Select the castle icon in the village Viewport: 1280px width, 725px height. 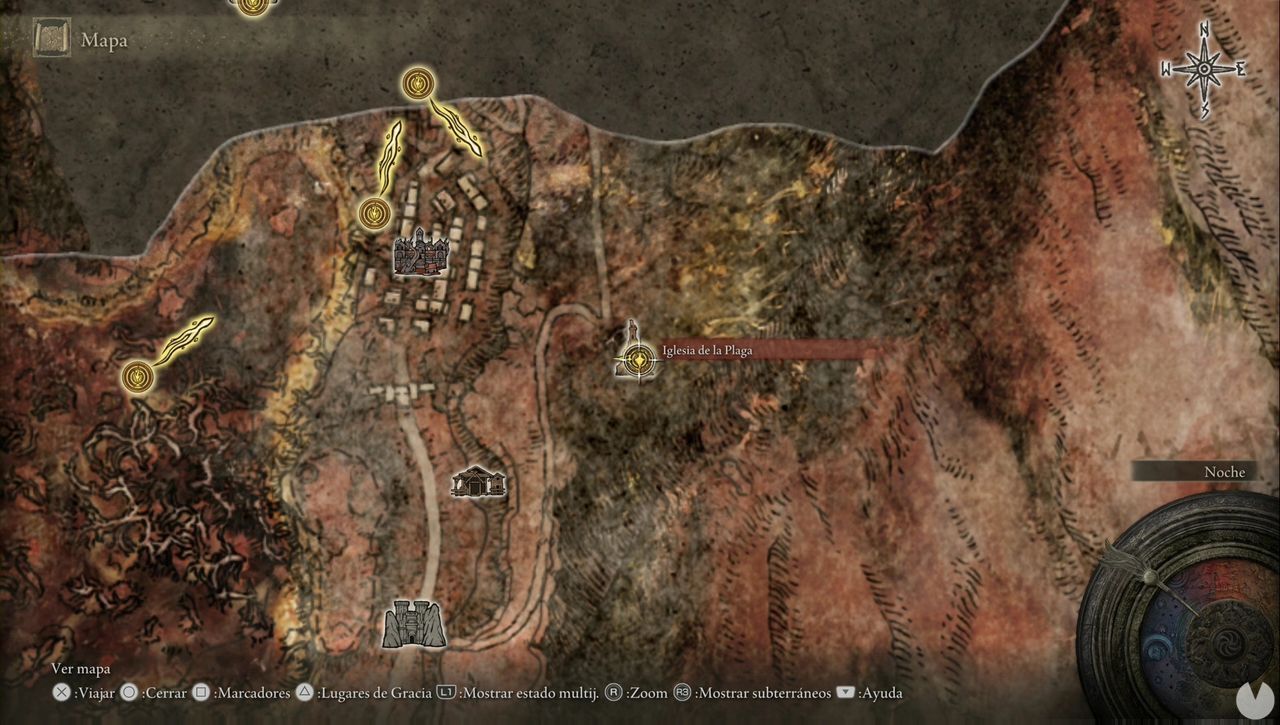point(419,255)
